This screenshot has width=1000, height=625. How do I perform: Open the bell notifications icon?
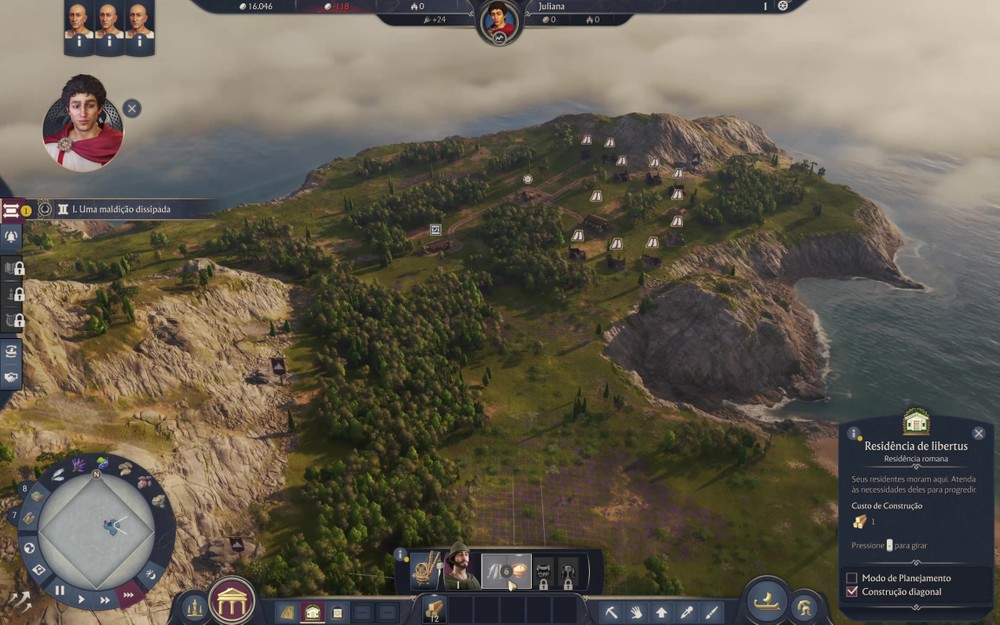(12, 237)
